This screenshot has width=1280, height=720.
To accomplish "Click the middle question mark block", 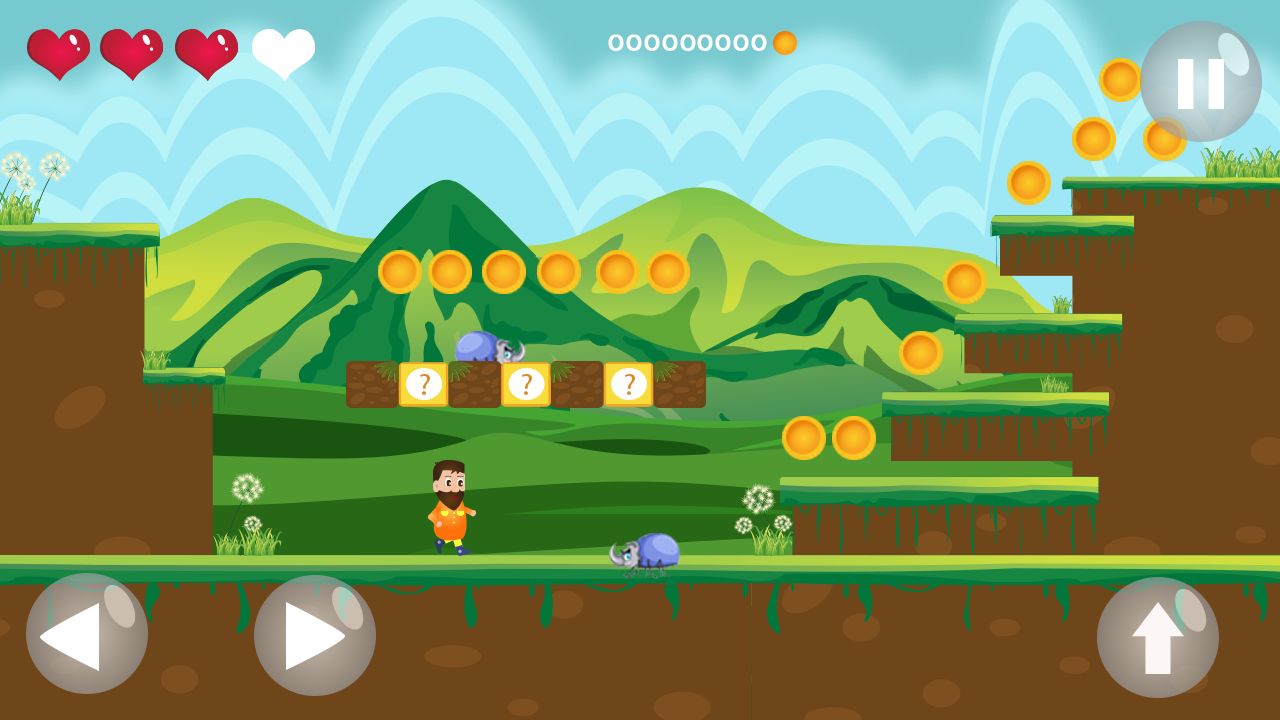I will (527, 382).
